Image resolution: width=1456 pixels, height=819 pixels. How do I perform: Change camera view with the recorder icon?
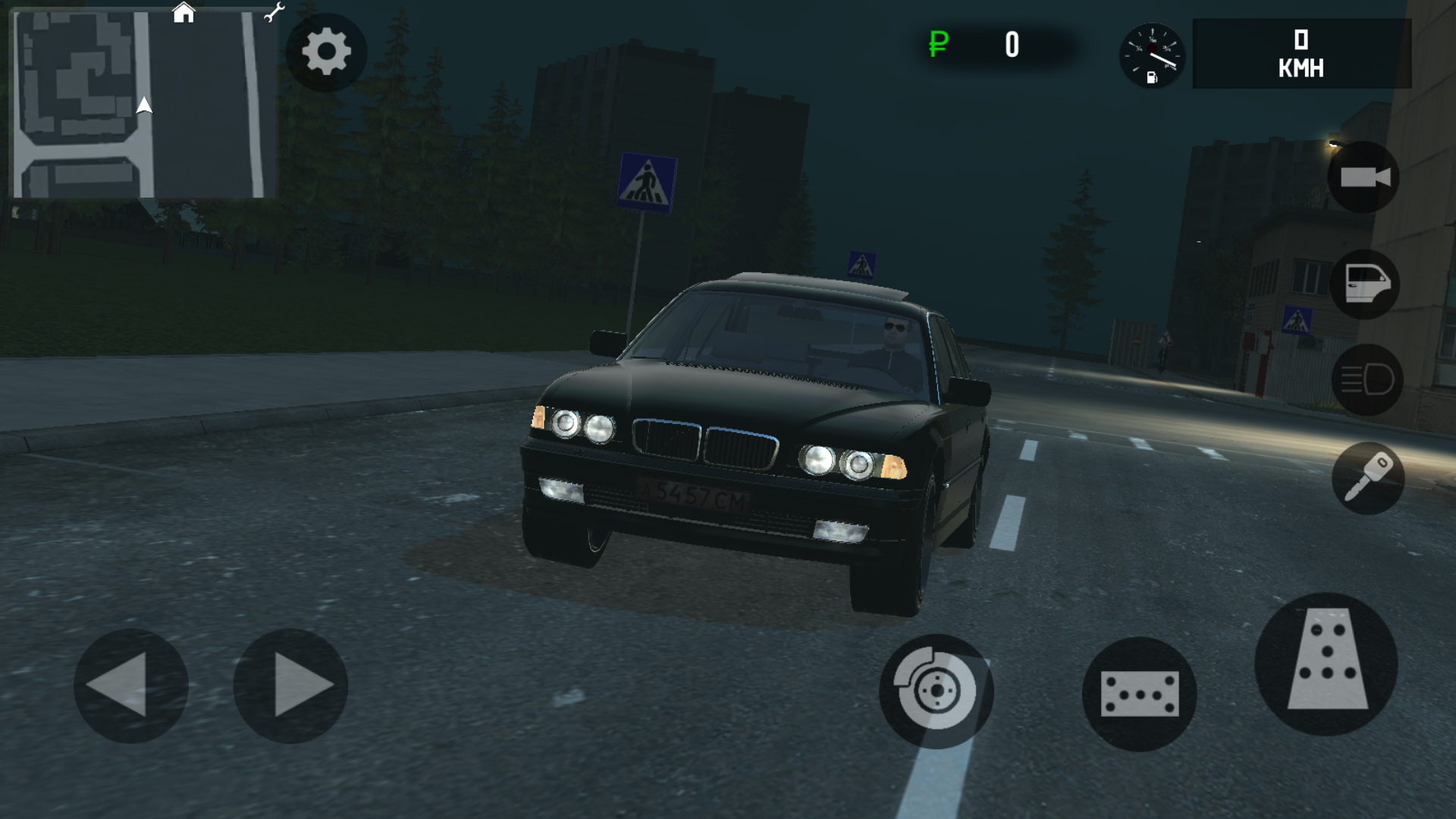[x=1363, y=176]
